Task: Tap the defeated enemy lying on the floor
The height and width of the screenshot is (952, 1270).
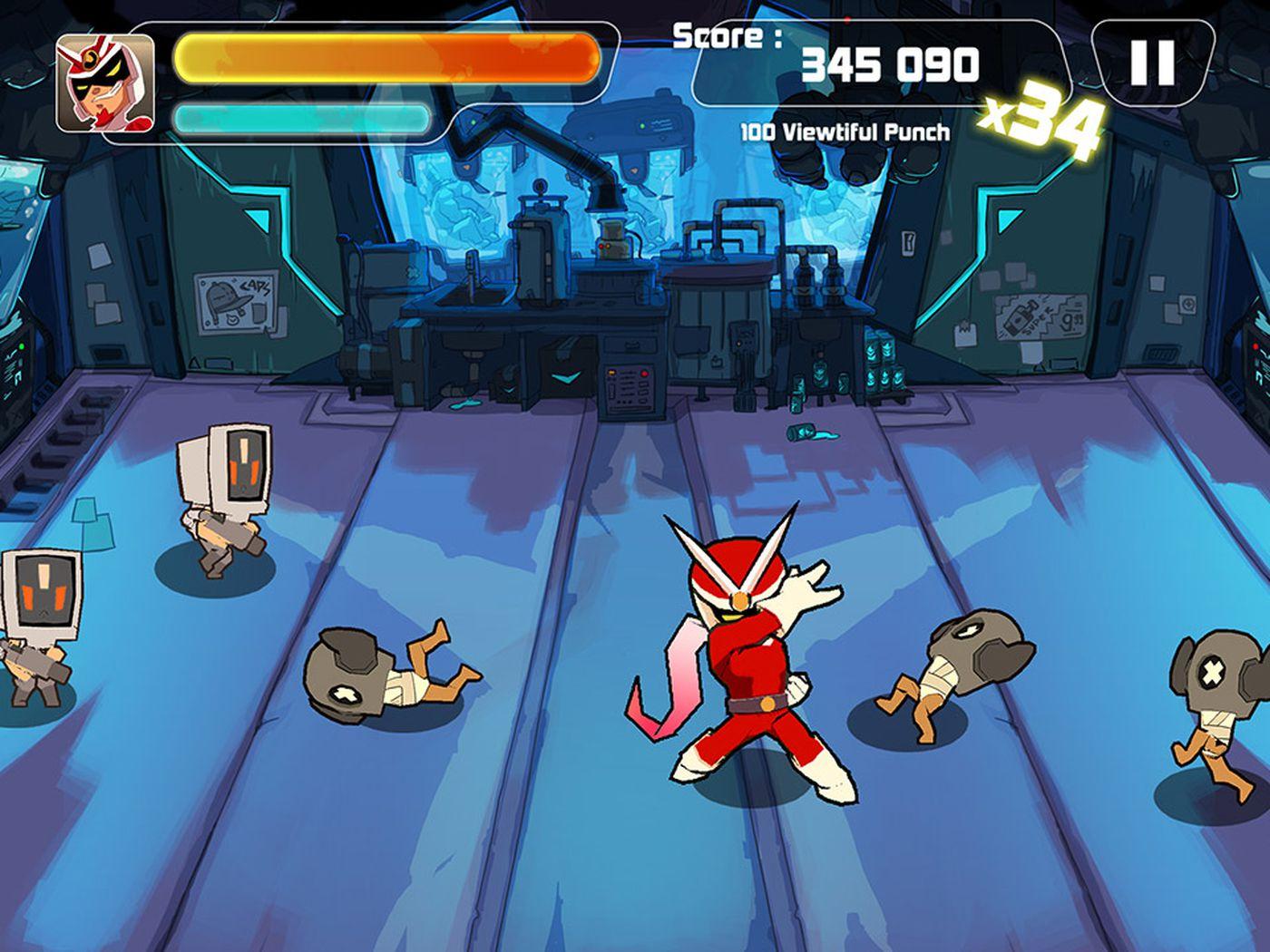Action: pos(390,671)
